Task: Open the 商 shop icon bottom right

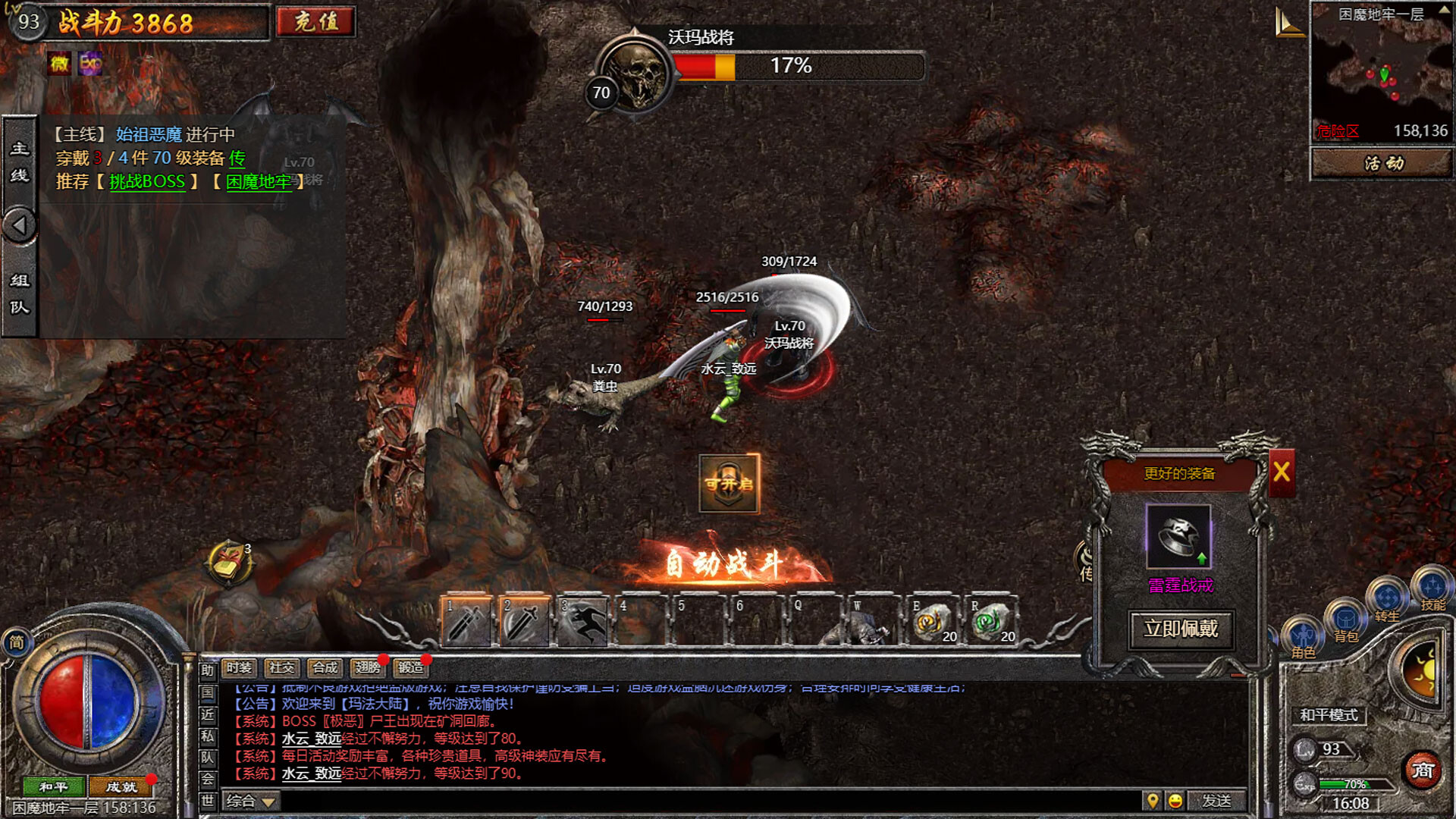Action: click(x=1423, y=769)
